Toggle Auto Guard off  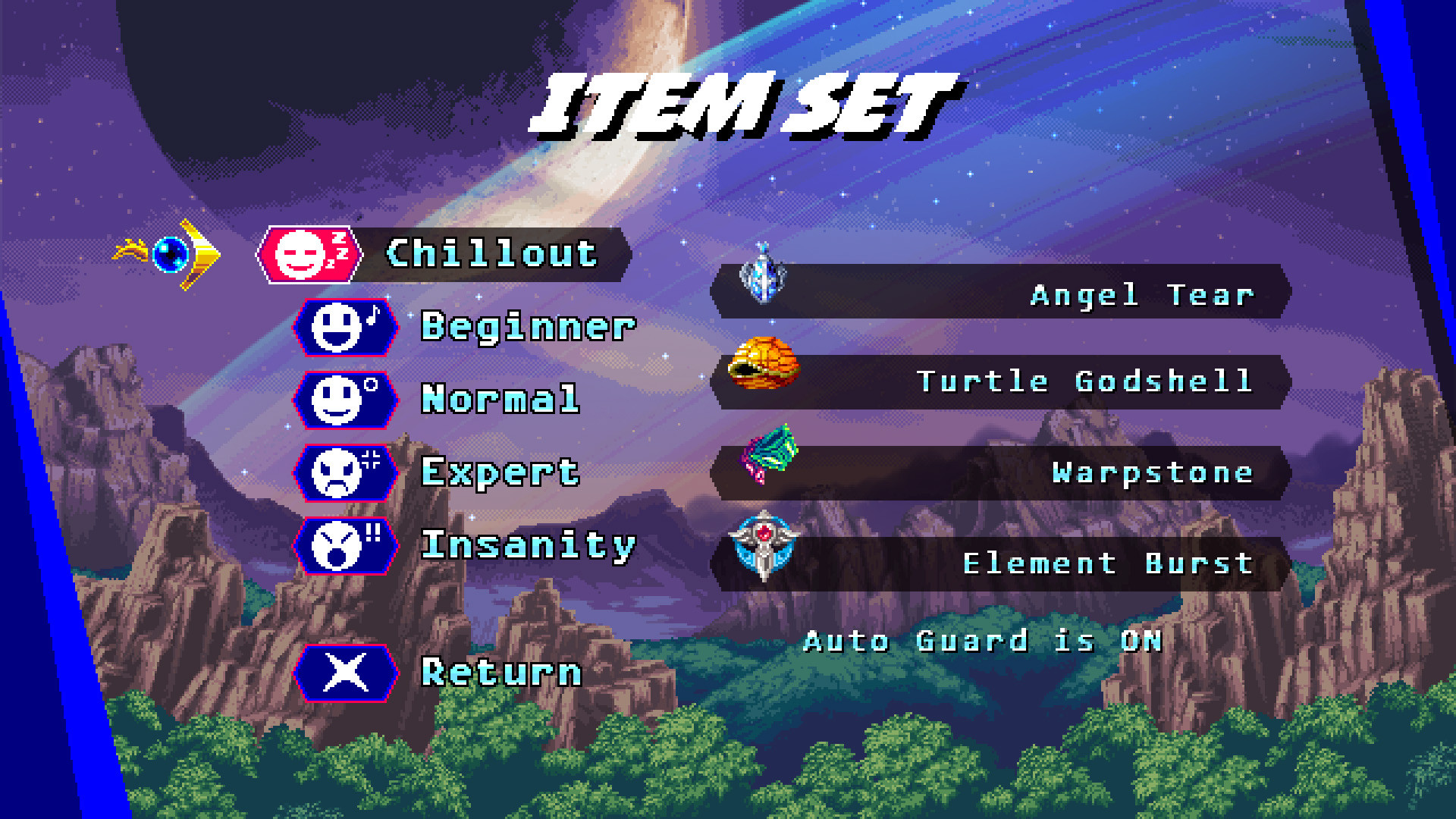tap(982, 641)
